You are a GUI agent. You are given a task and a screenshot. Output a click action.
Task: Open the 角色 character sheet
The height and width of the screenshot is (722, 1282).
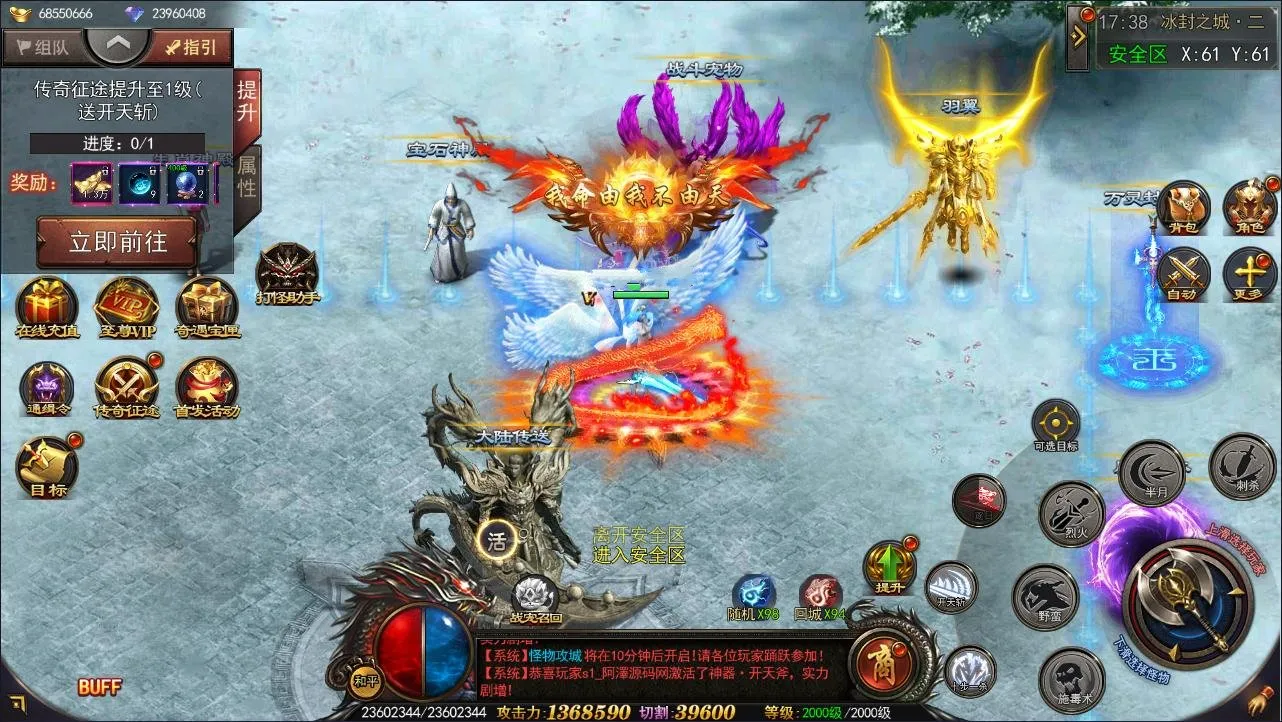[1249, 207]
